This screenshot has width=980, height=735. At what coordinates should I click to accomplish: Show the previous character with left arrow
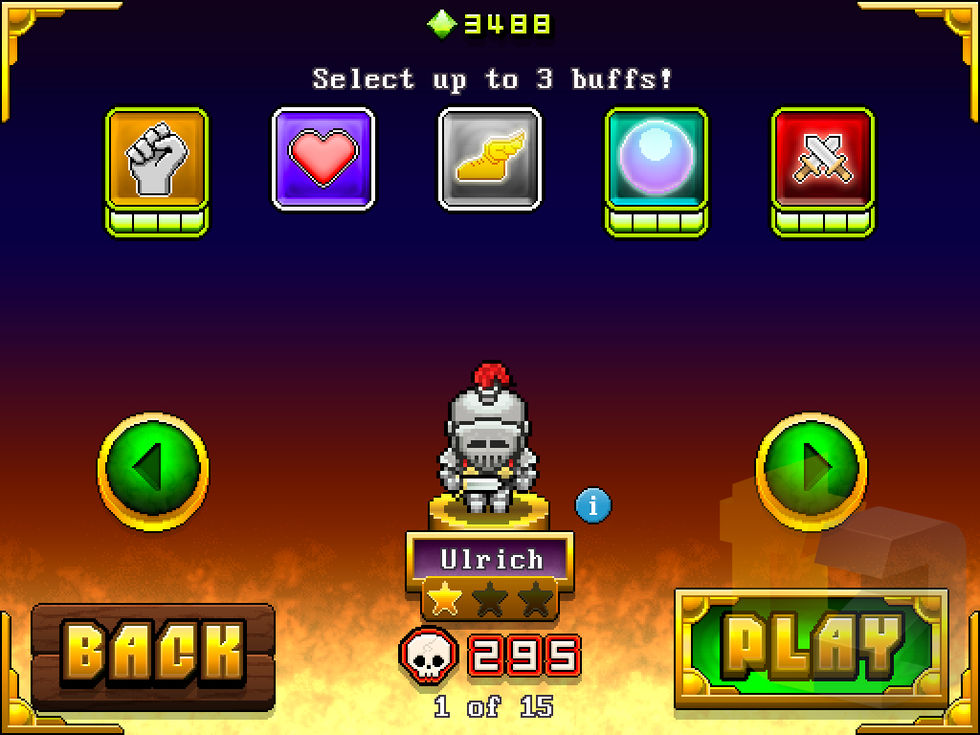[x=152, y=468]
